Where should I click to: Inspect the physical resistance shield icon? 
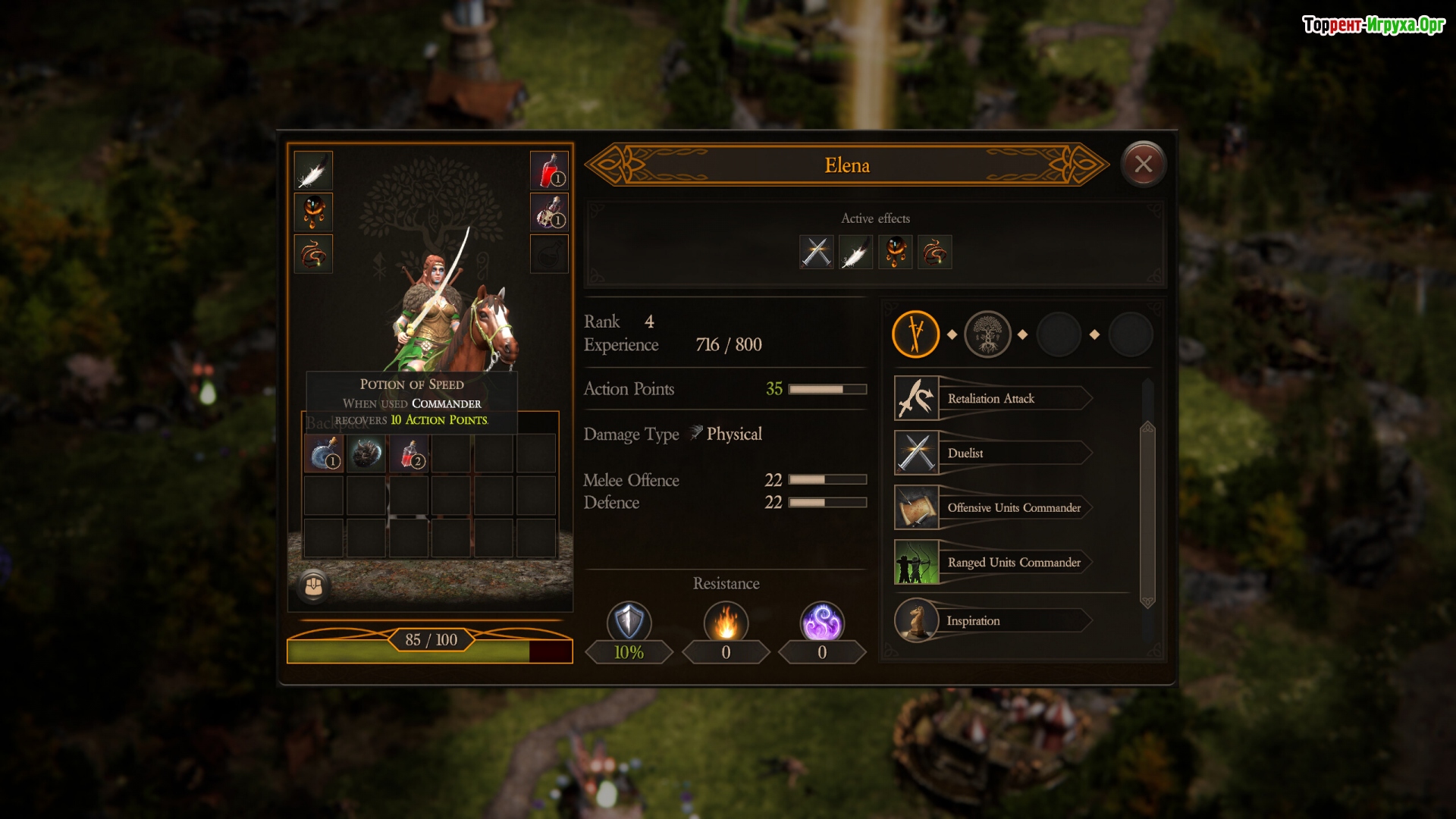coord(629,622)
